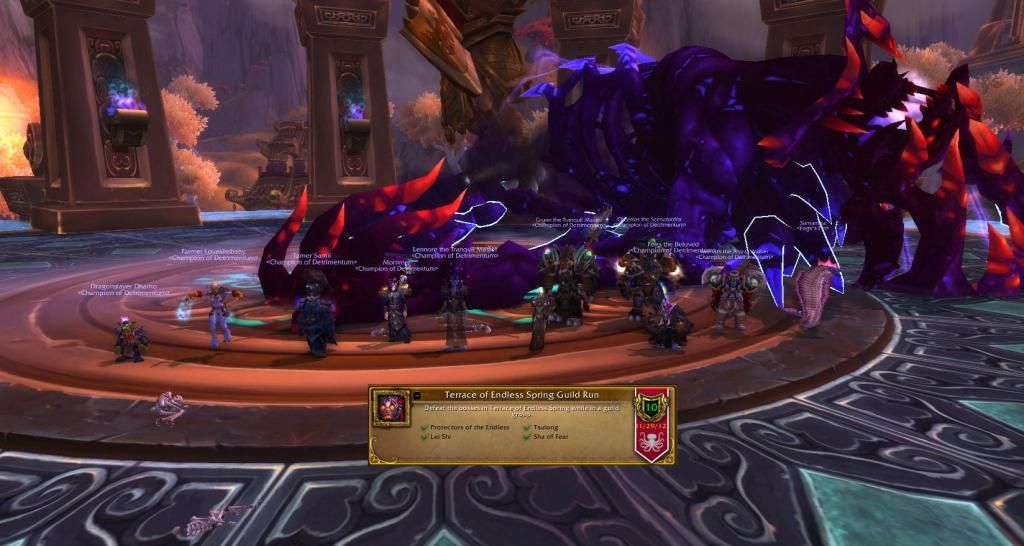Select the Terrace of Endless Spring Guild Run title

pyautogui.click(x=521, y=395)
